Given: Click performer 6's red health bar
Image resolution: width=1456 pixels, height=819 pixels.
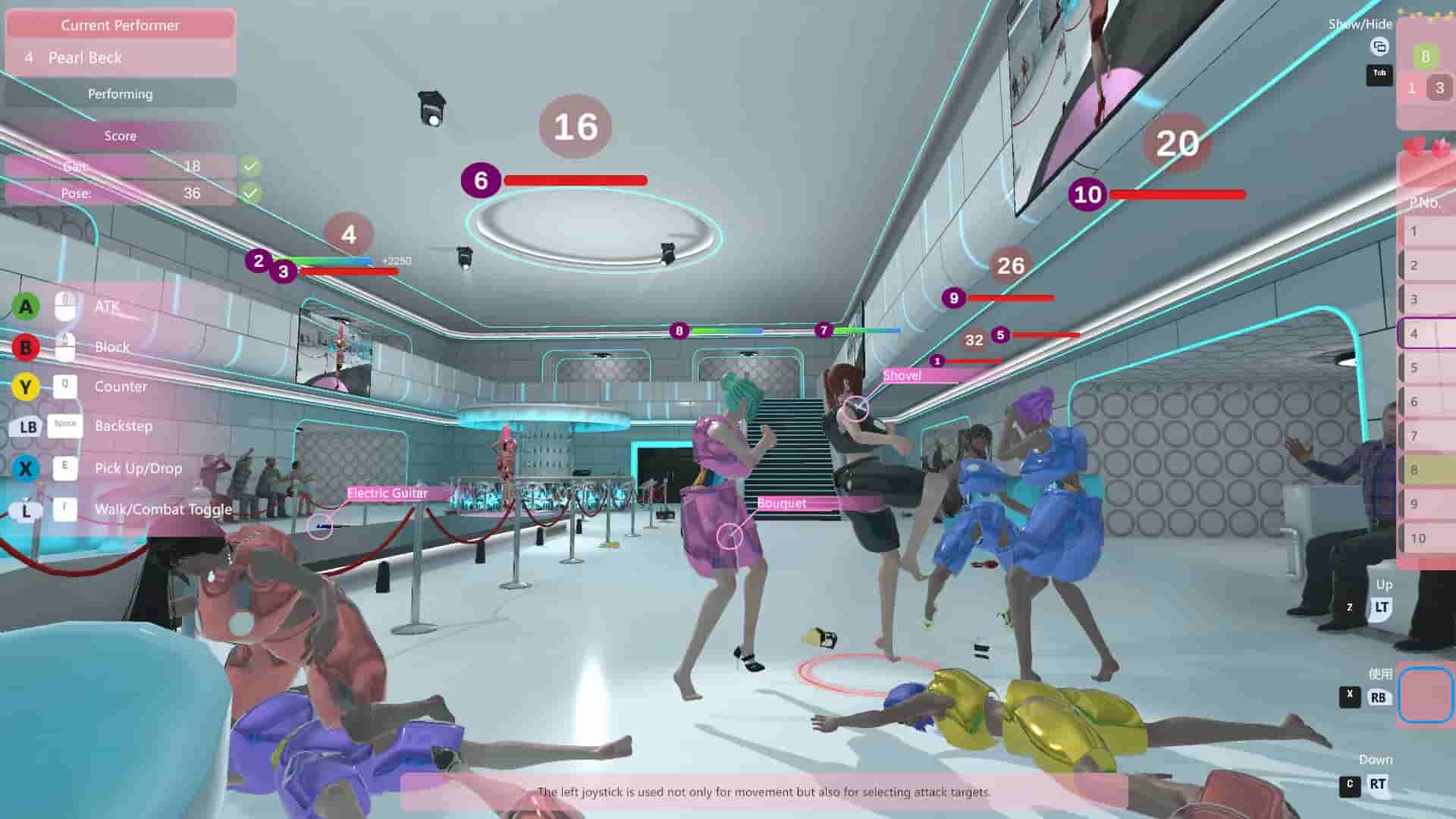Looking at the screenshot, I should click(x=574, y=181).
